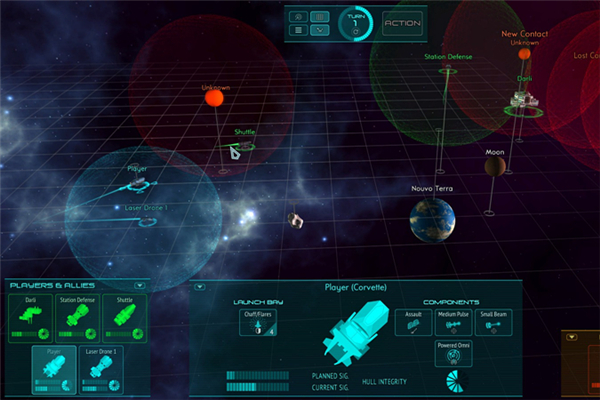This screenshot has width=600, height=400.
Task: Click the square grid icon button
Action: click(x=297, y=31)
